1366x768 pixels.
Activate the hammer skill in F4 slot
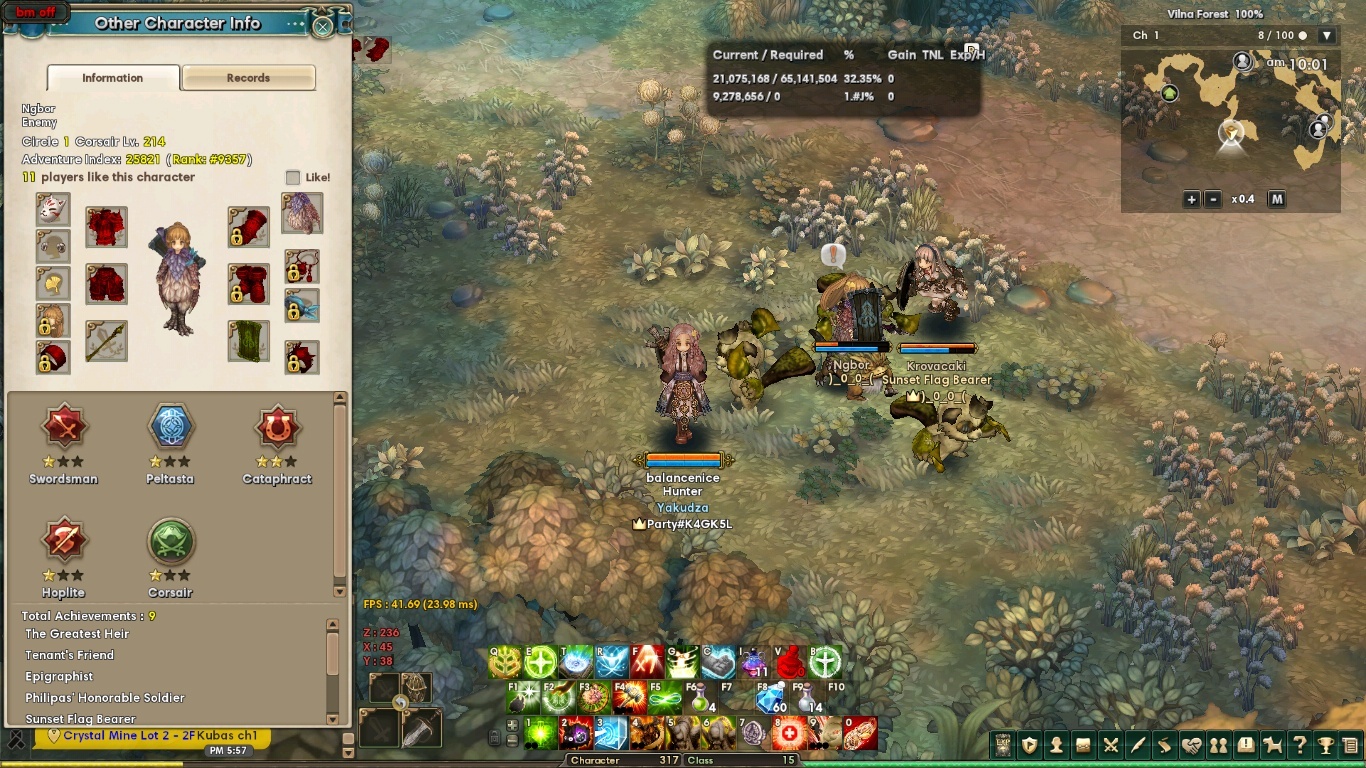point(632,695)
